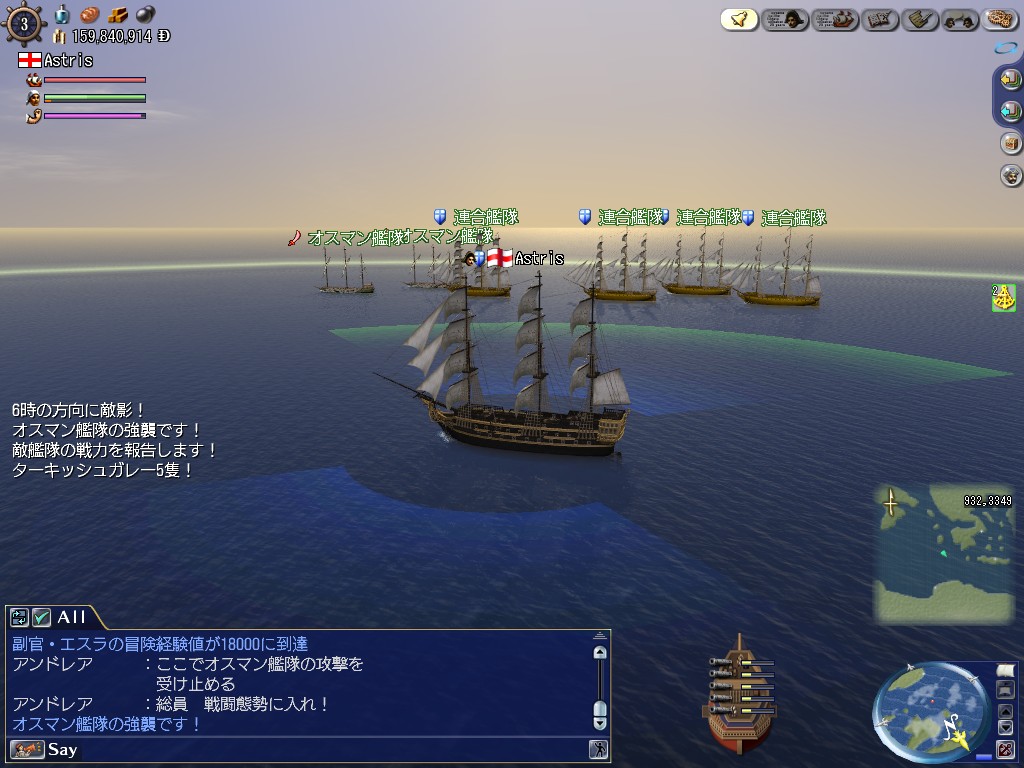Lower sails with the down arrow

click(1006, 729)
